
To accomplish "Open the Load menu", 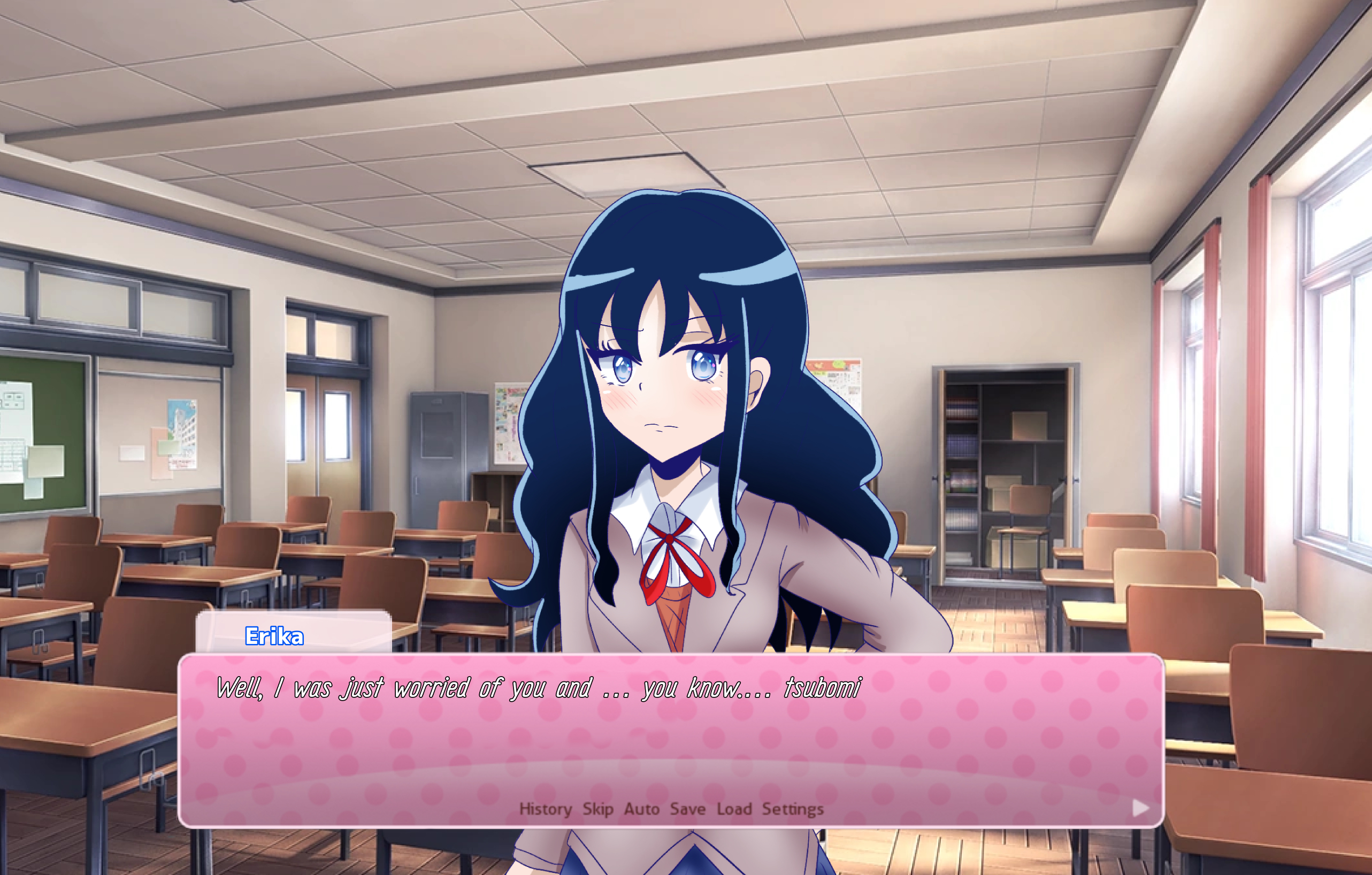I will point(734,809).
